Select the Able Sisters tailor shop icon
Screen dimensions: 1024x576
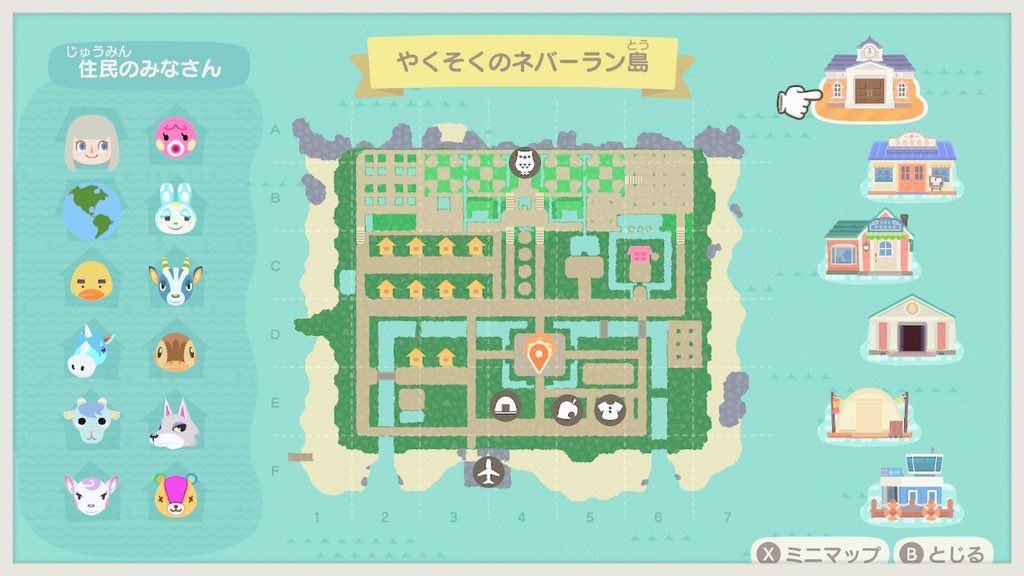[868, 244]
